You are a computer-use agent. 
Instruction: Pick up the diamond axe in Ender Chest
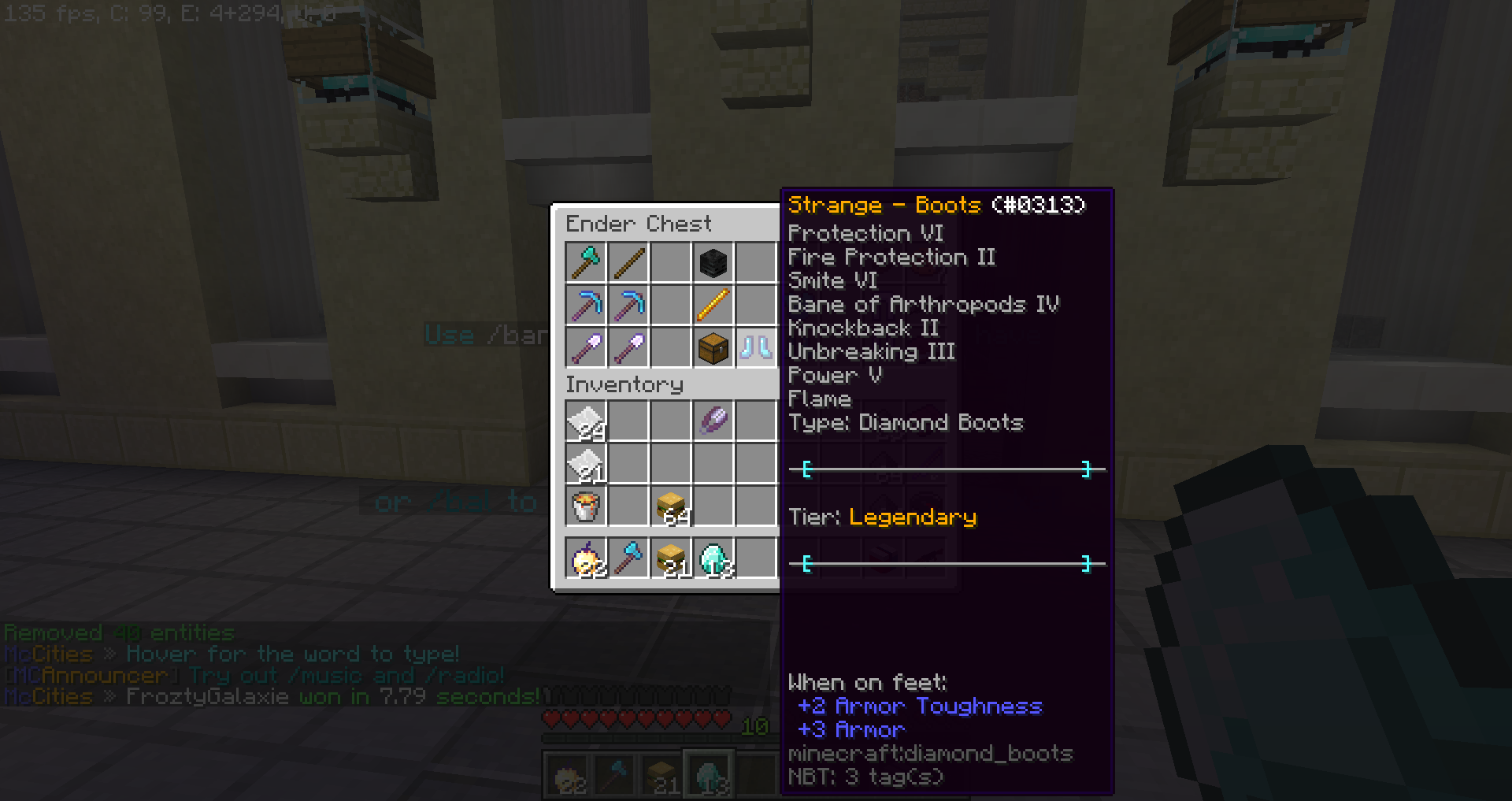(586, 262)
